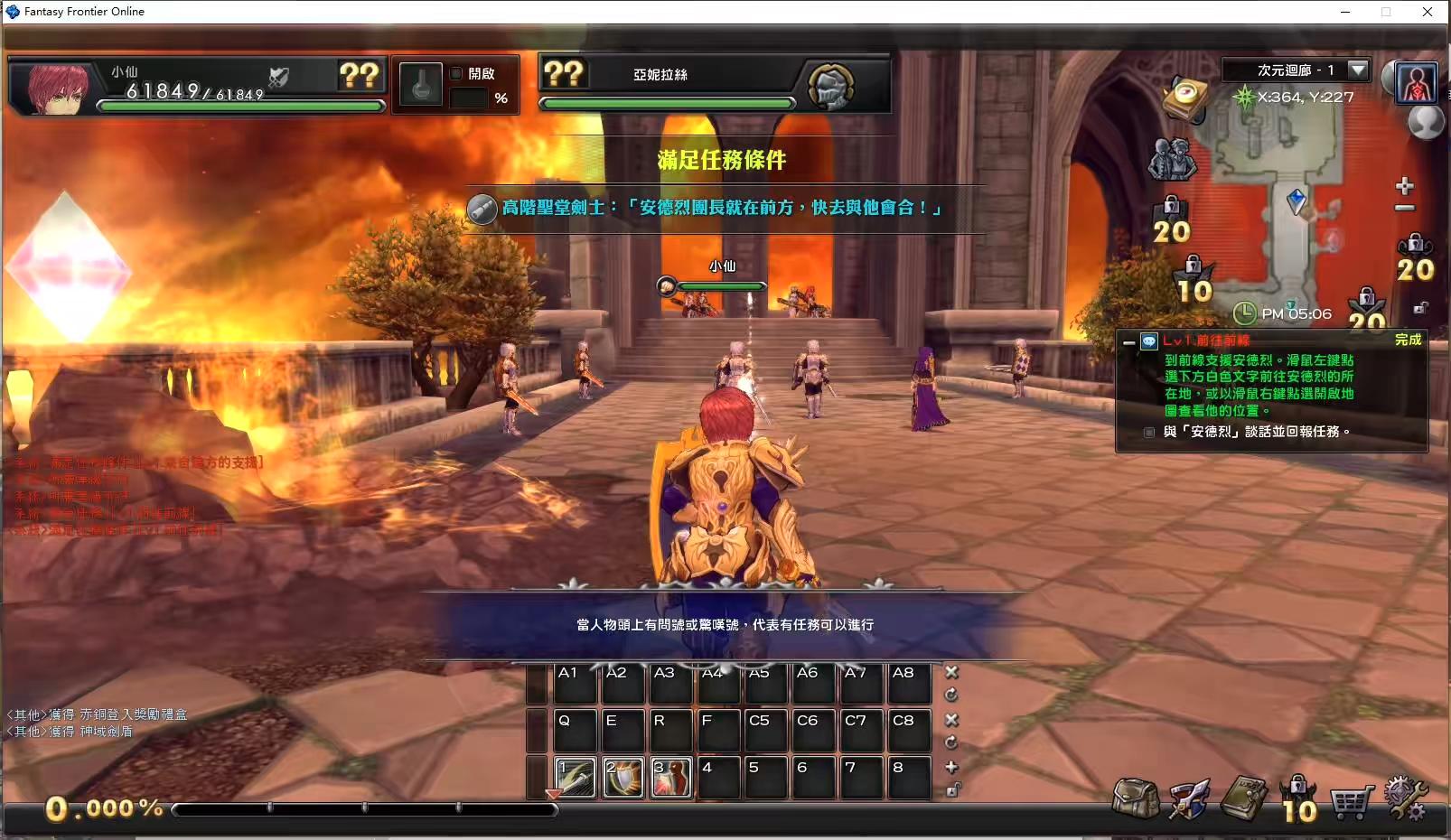Toggle the lock icon on the hotbar

tap(951, 789)
